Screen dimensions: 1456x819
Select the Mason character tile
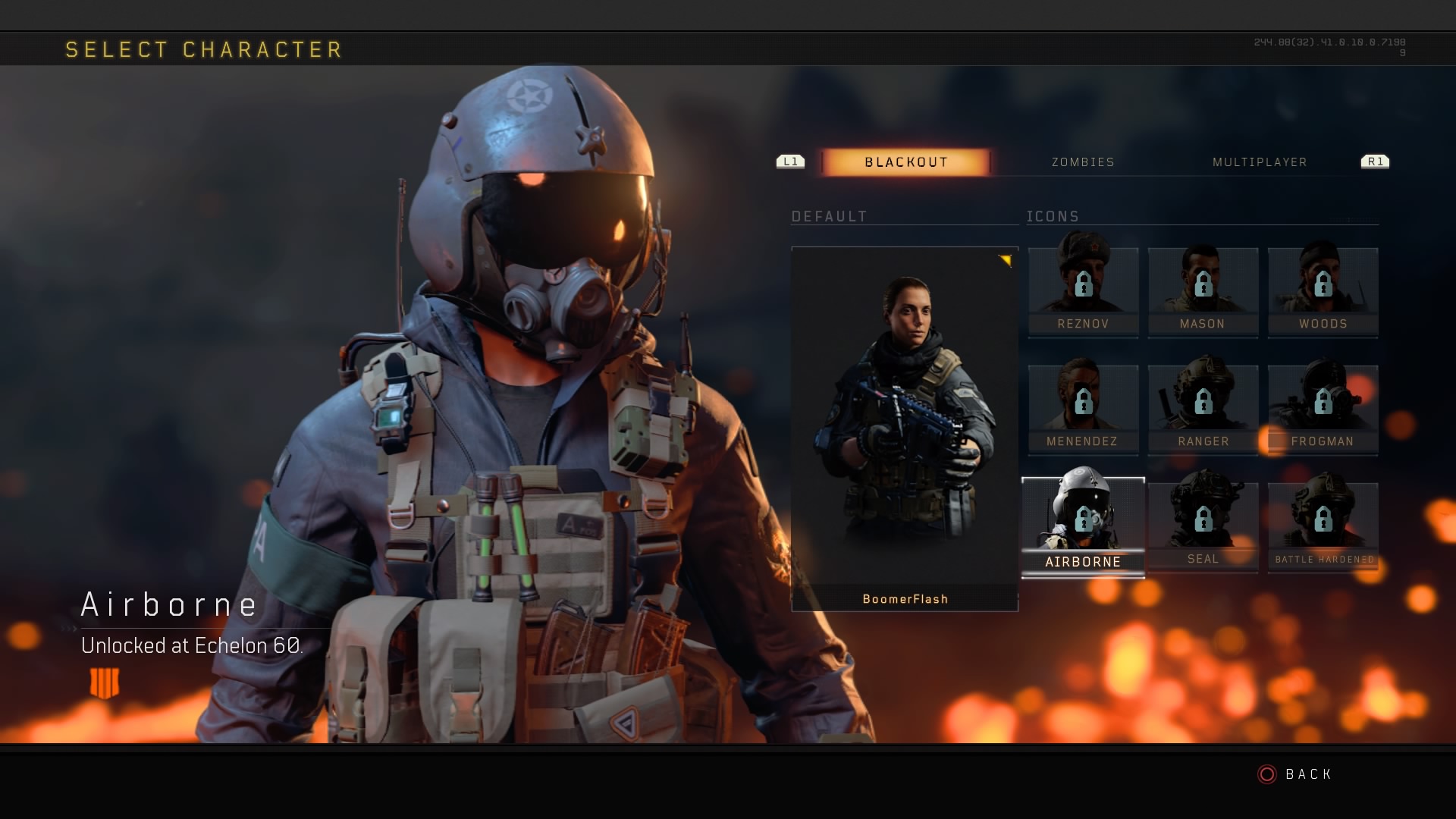pos(1203,292)
